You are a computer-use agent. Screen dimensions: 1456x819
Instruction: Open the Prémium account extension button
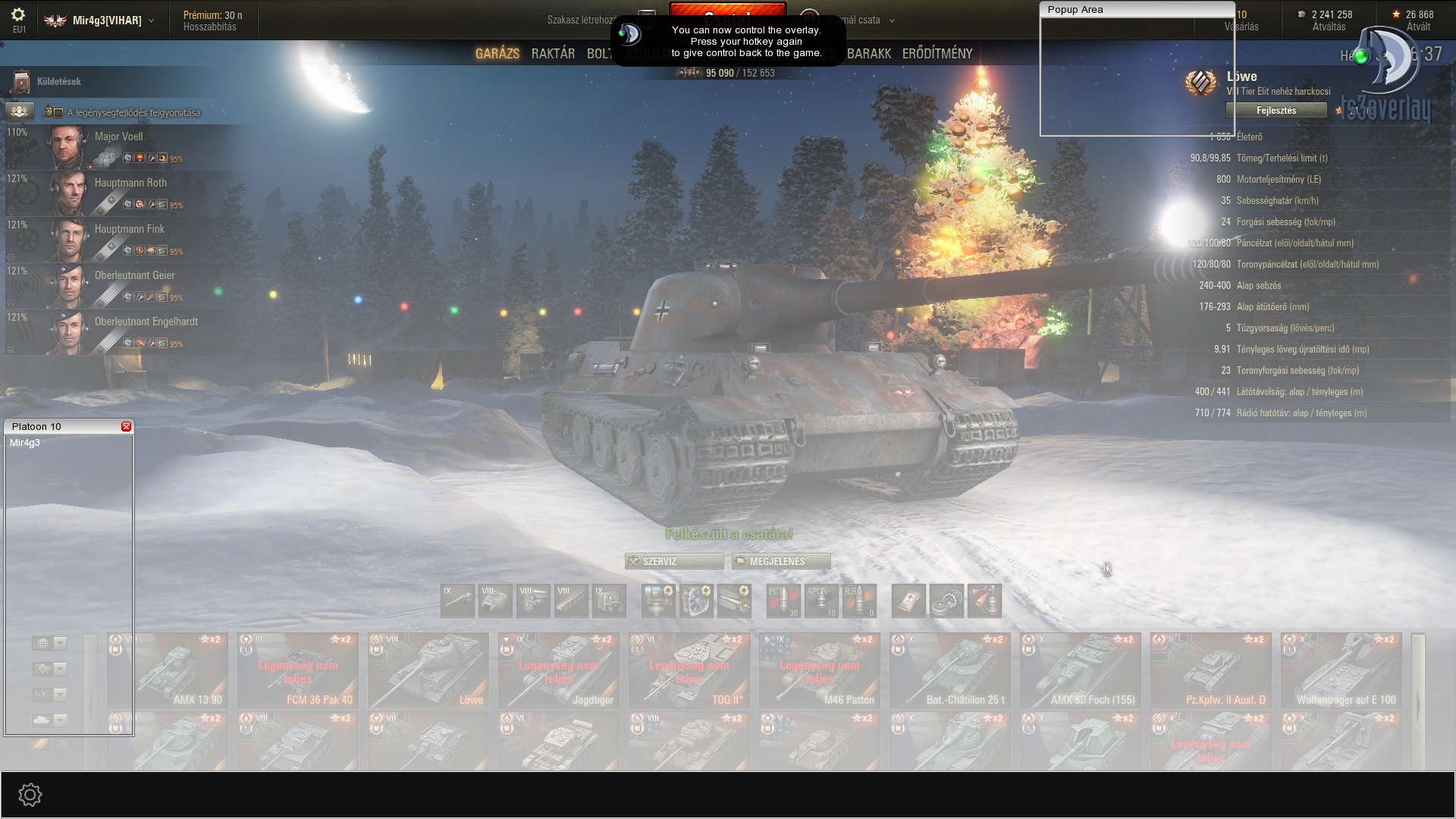coord(212,20)
